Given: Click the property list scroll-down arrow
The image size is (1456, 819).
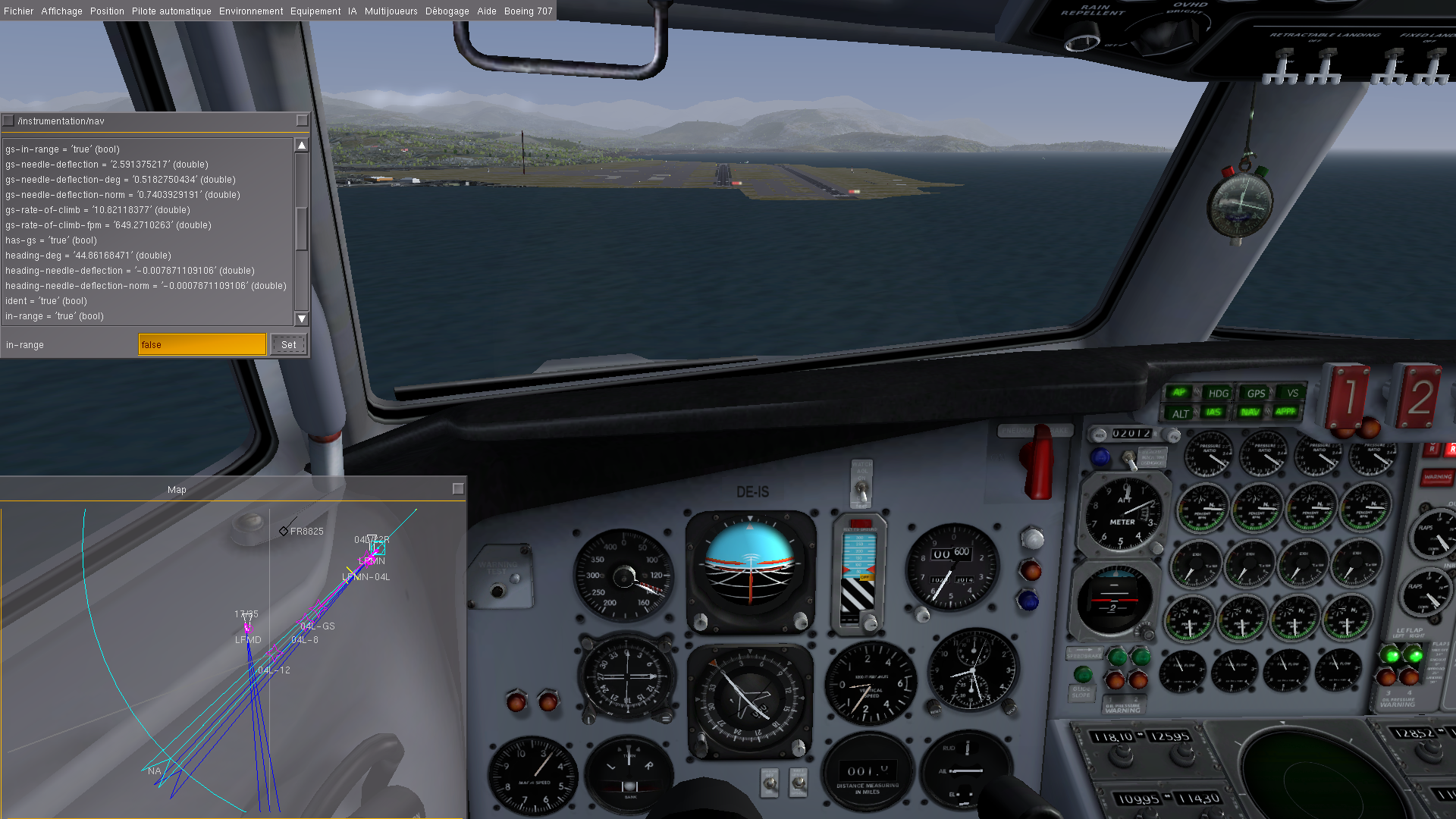Looking at the screenshot, I should coord(302,319).
